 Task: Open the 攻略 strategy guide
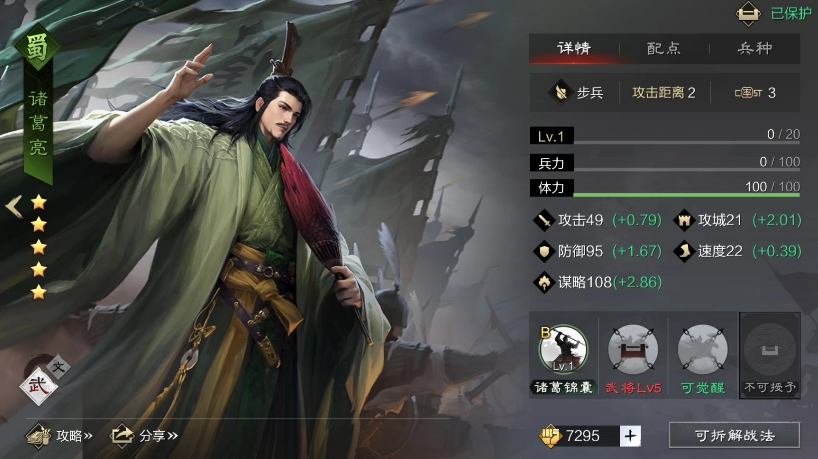60,435
